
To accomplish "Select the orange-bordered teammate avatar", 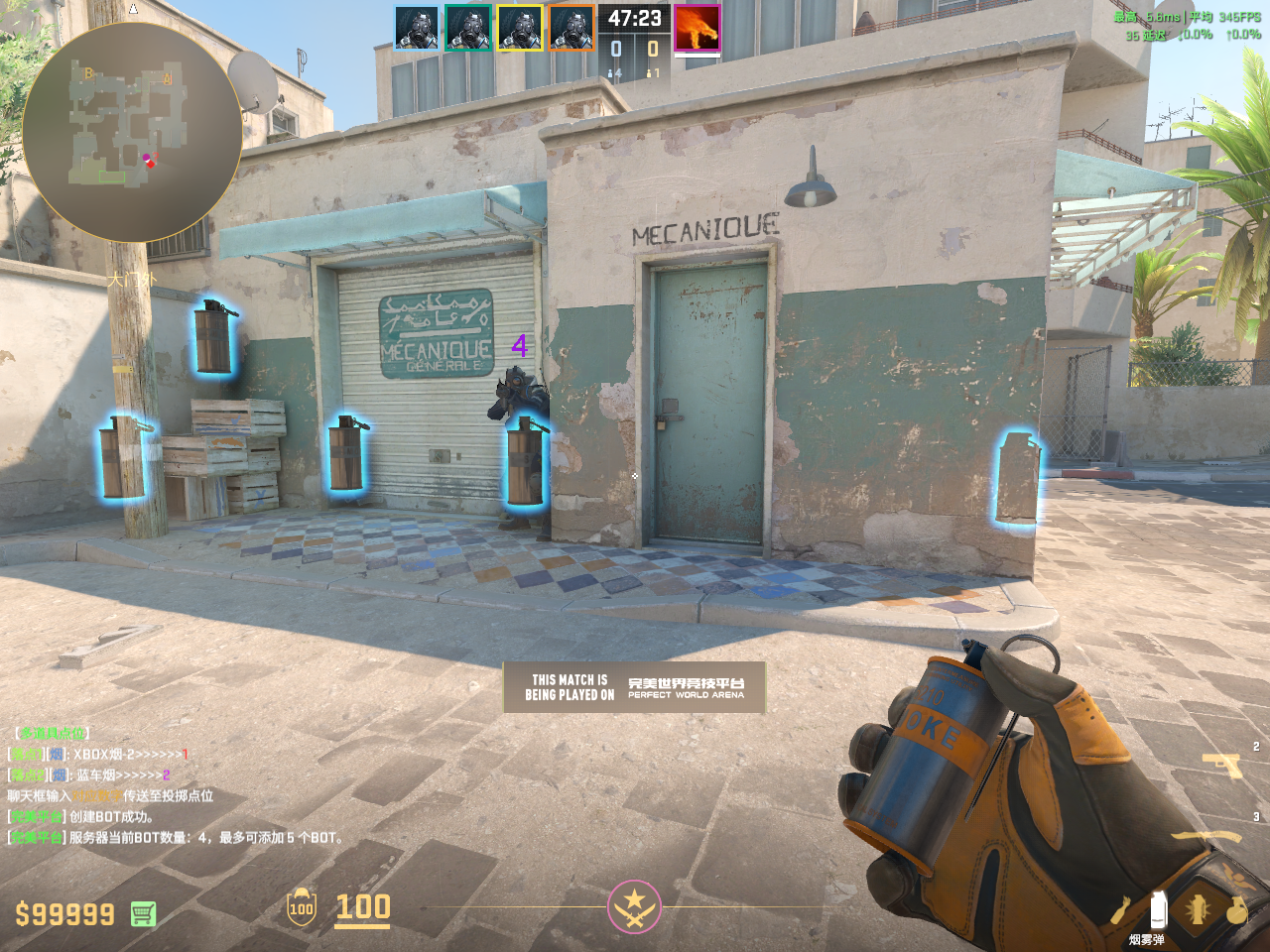I will 571,28.
